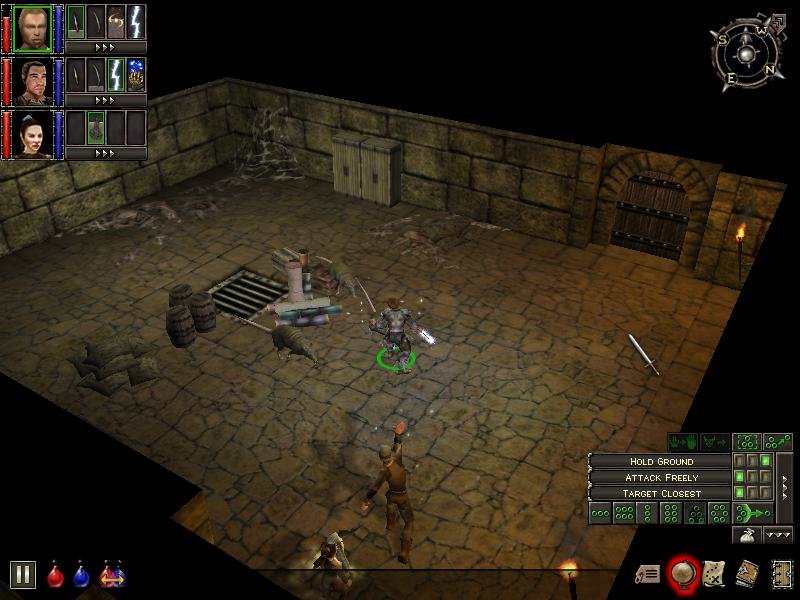Click the Hold Ground movement order
800x600 pixels.
661,461
